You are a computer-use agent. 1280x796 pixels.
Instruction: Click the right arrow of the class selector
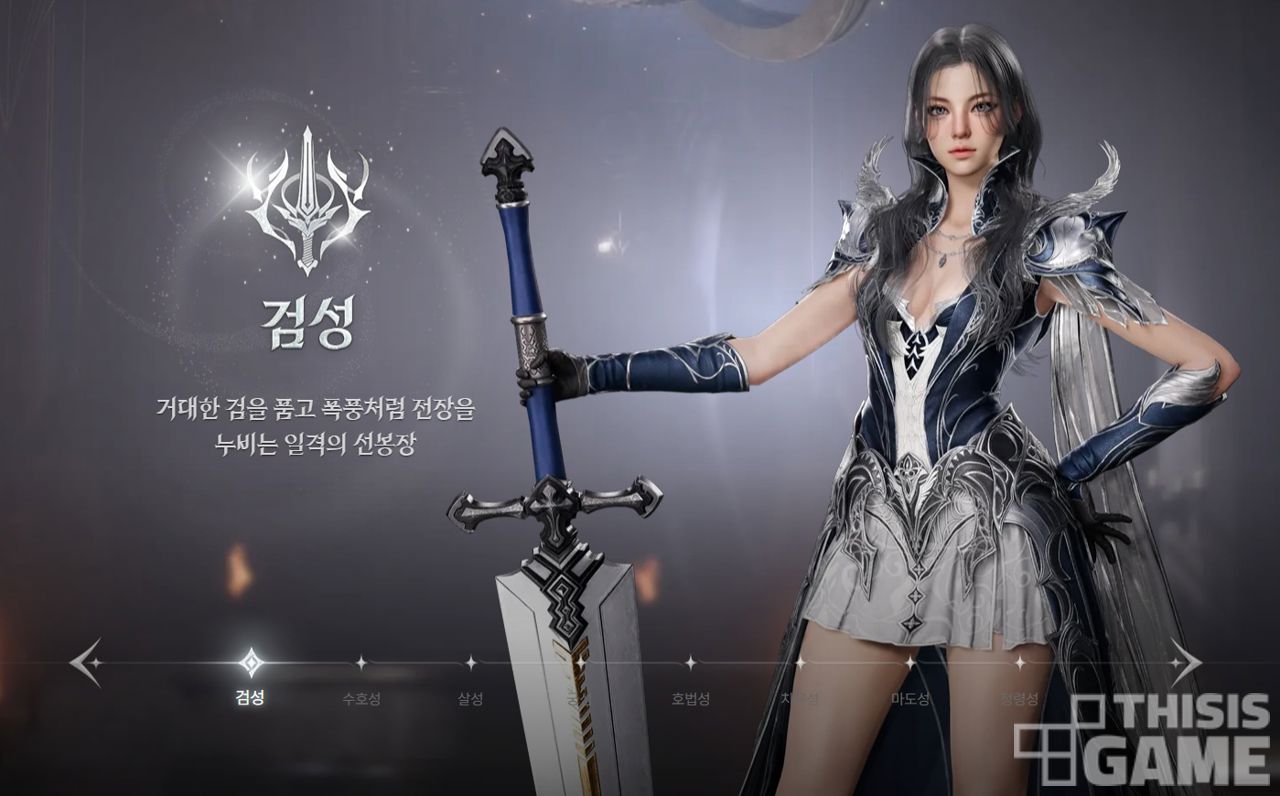(1185, 662)
